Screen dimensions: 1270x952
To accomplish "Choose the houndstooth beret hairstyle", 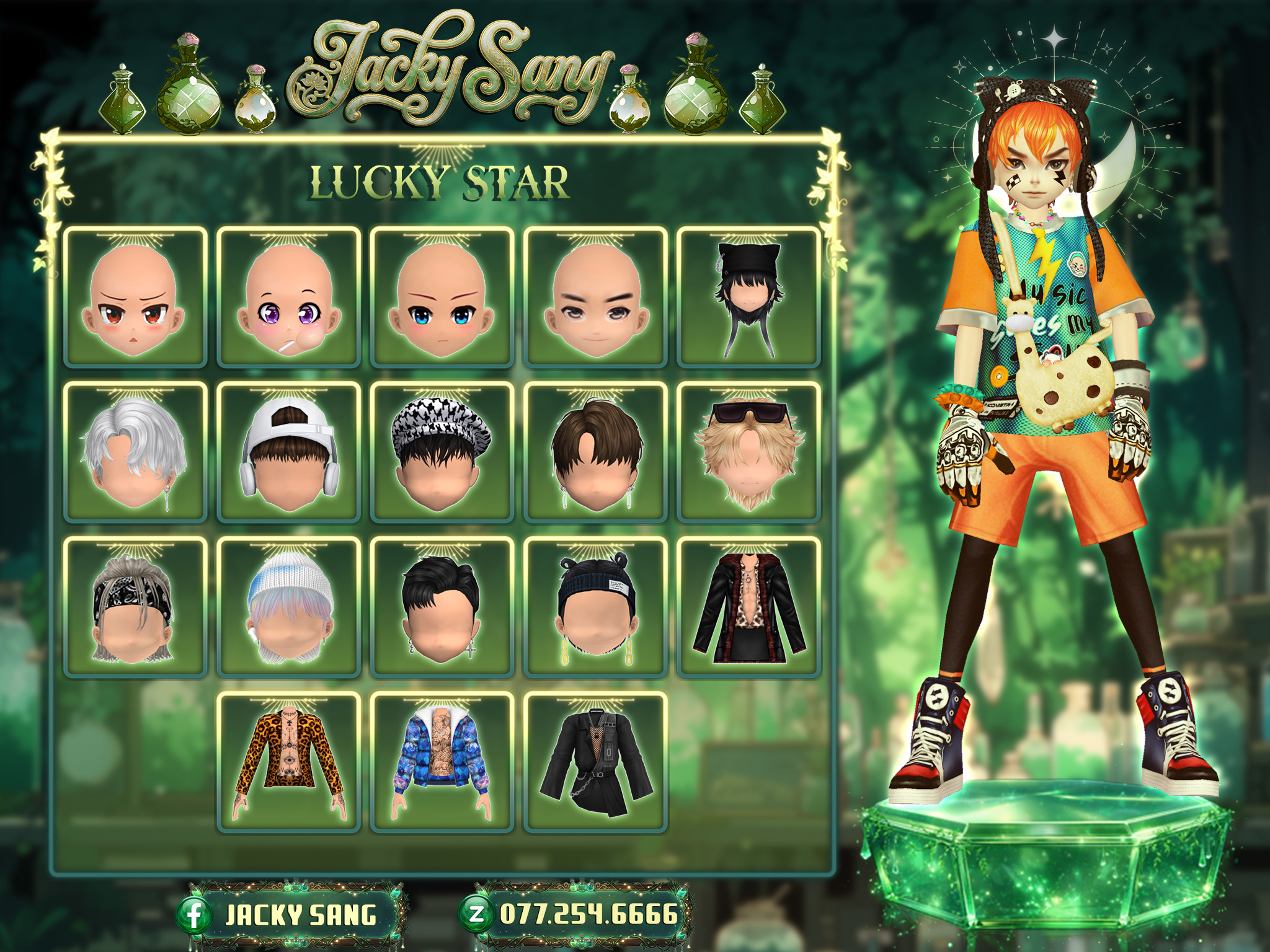I will (442, 452).
